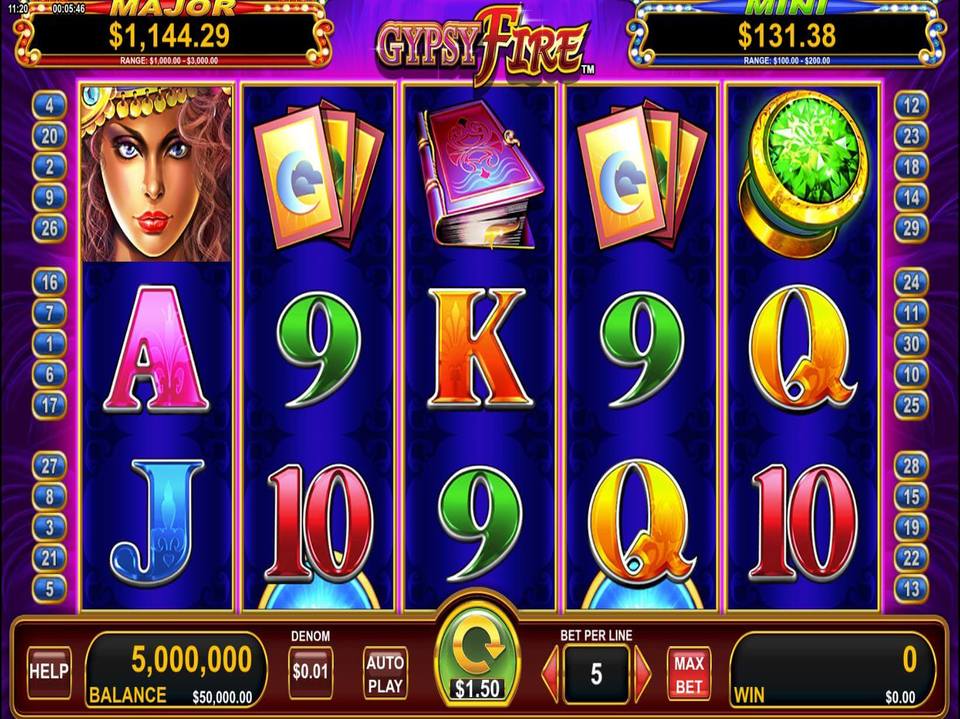Decrease bet per line with left arrow
960x719 pixels.
(550, 674)
